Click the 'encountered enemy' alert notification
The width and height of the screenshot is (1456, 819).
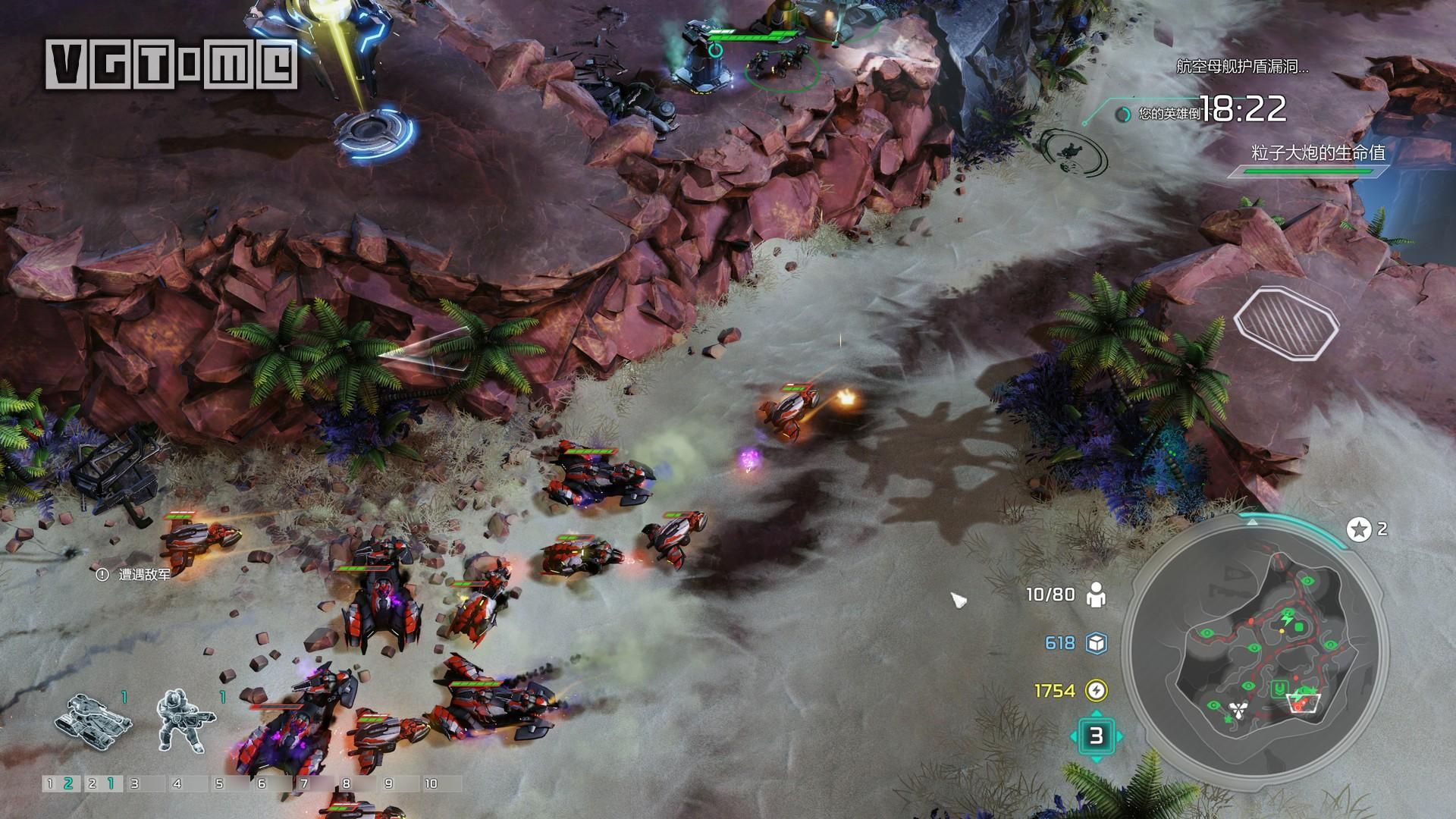click(135, 575)
